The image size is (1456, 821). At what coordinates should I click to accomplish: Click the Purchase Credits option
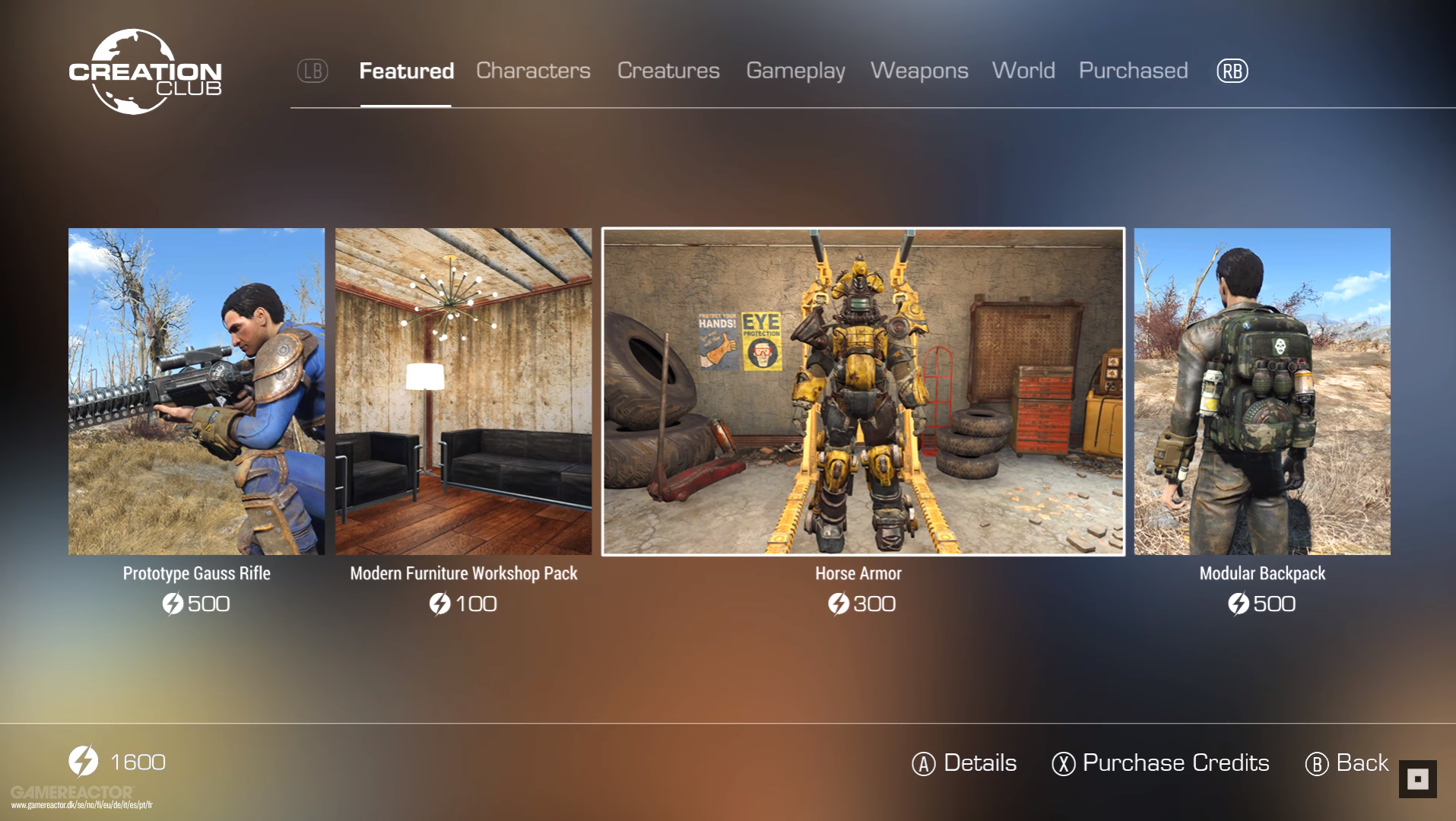point(1175,763)
